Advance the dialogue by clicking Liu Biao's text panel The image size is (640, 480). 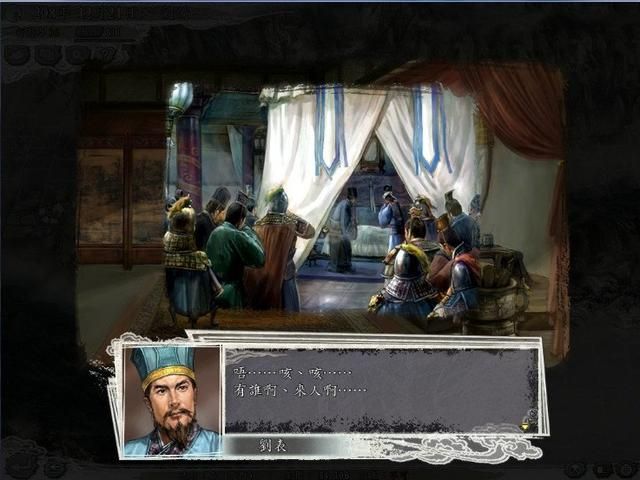pyautogui.click(x=380, y=390)
